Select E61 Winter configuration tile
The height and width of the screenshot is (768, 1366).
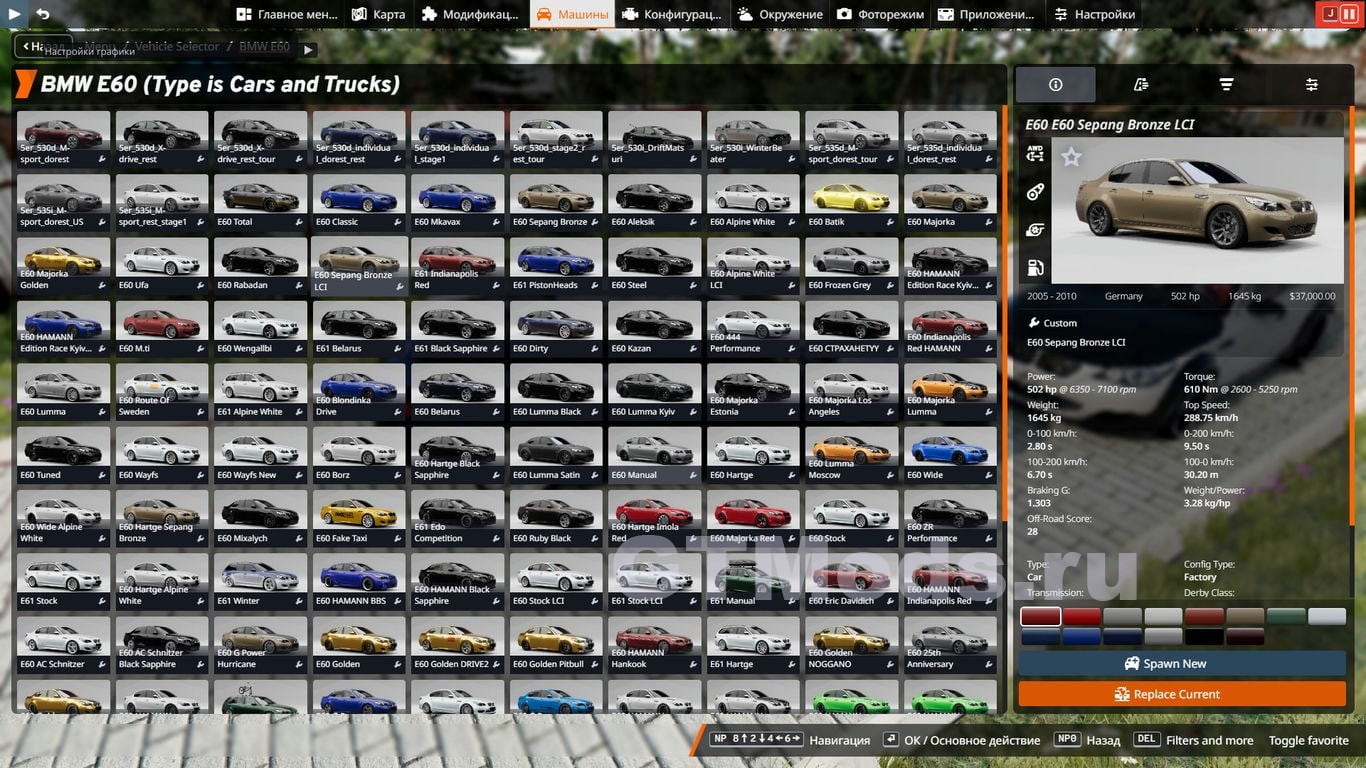[x=260, y=580]
